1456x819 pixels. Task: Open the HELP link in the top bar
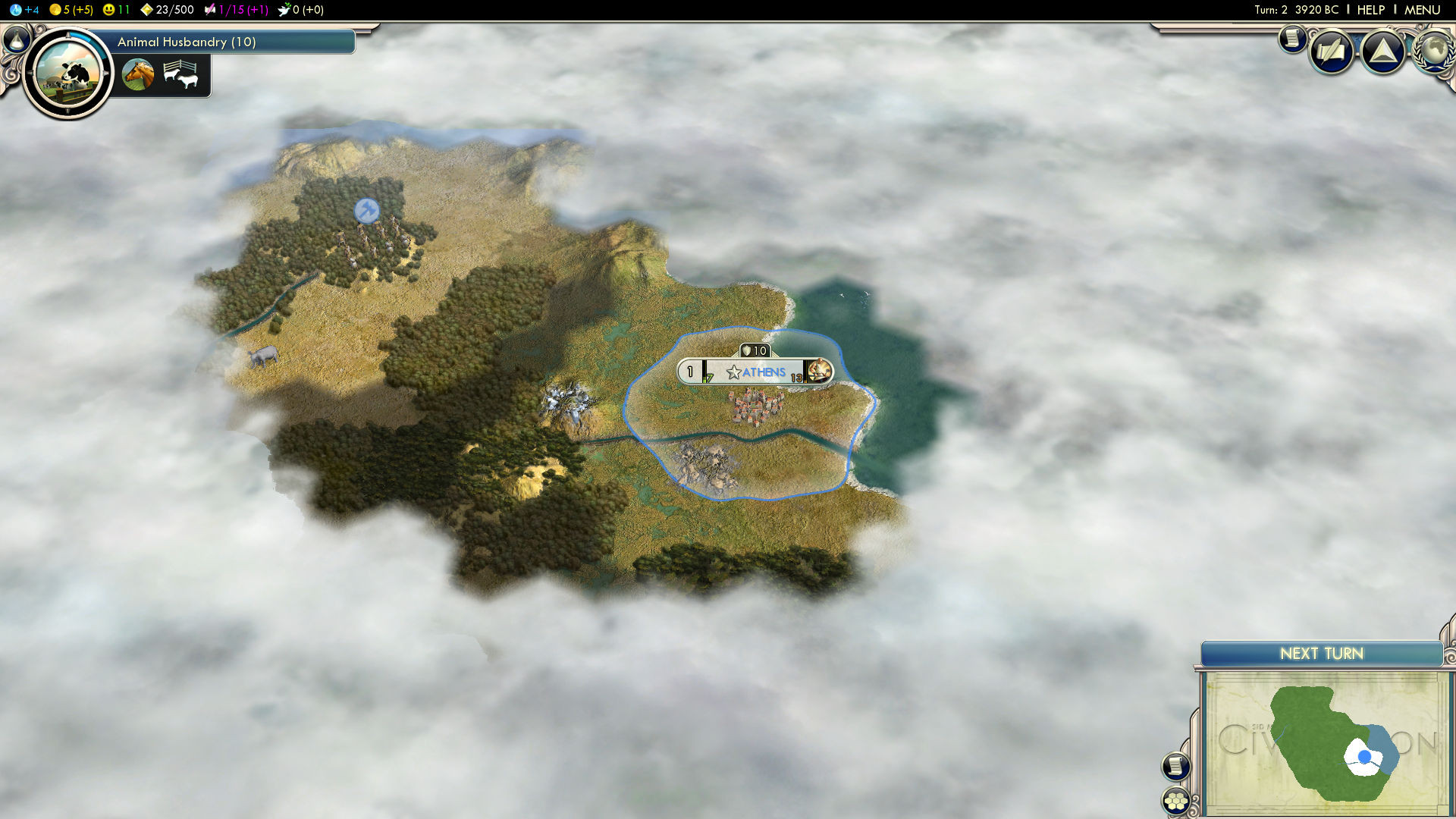(1370, 10)
